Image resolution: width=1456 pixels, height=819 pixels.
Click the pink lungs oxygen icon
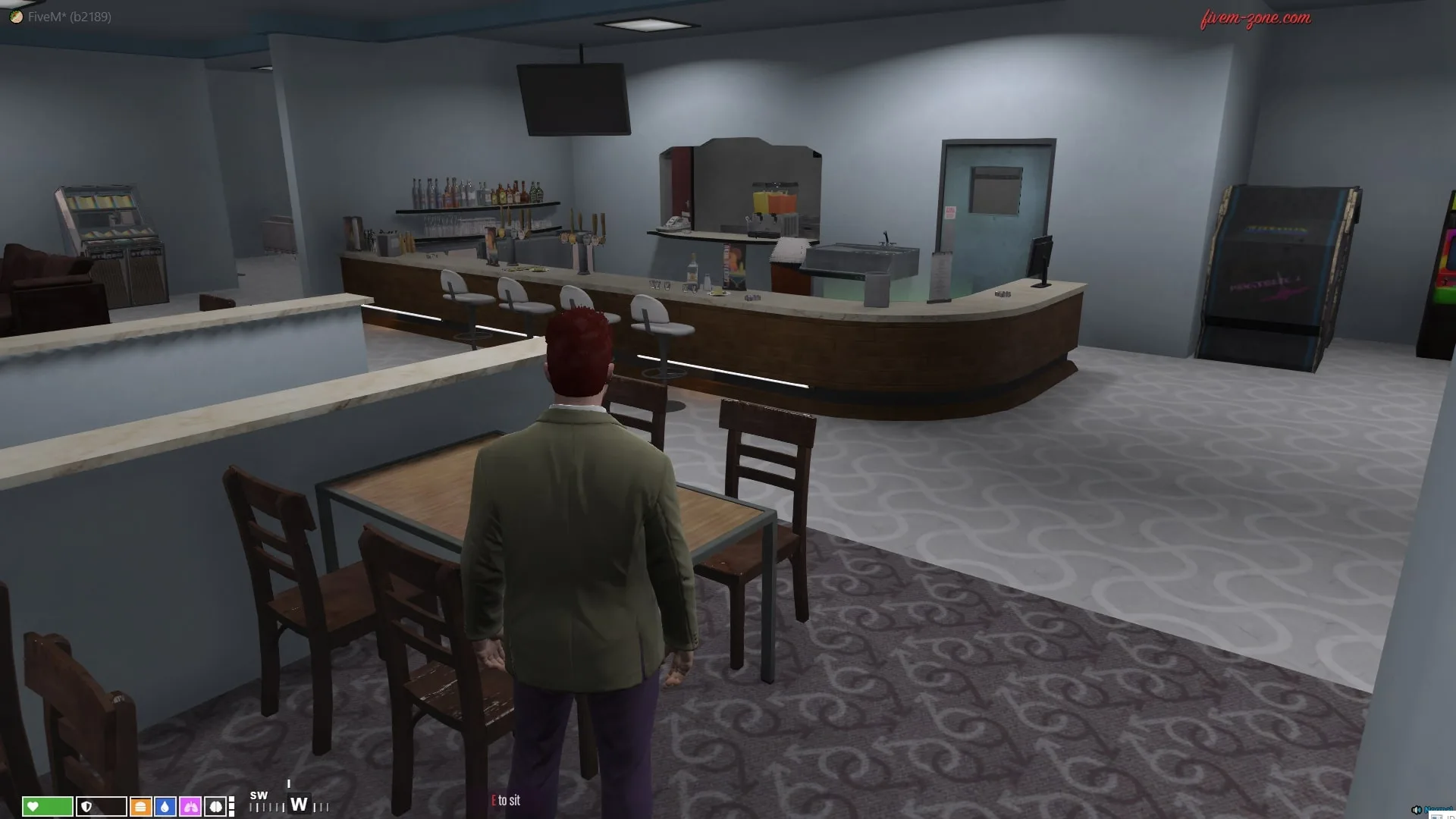[x=190, y=806]
